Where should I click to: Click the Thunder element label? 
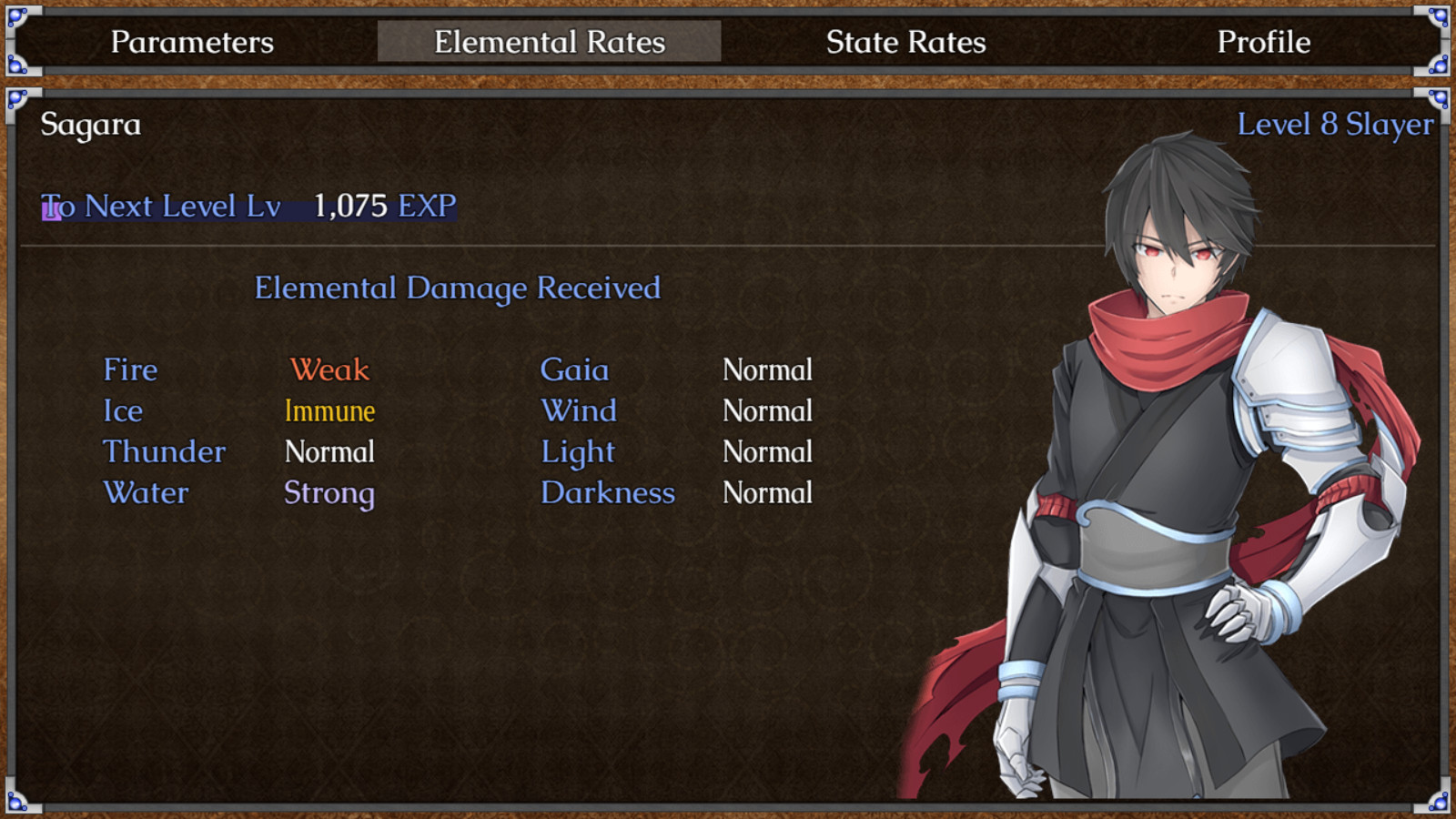click(165, 452)
